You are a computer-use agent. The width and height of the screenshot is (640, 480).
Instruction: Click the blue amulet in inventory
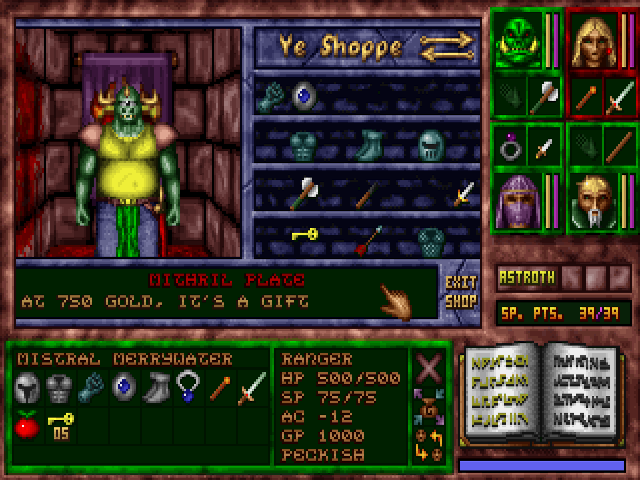187,385
